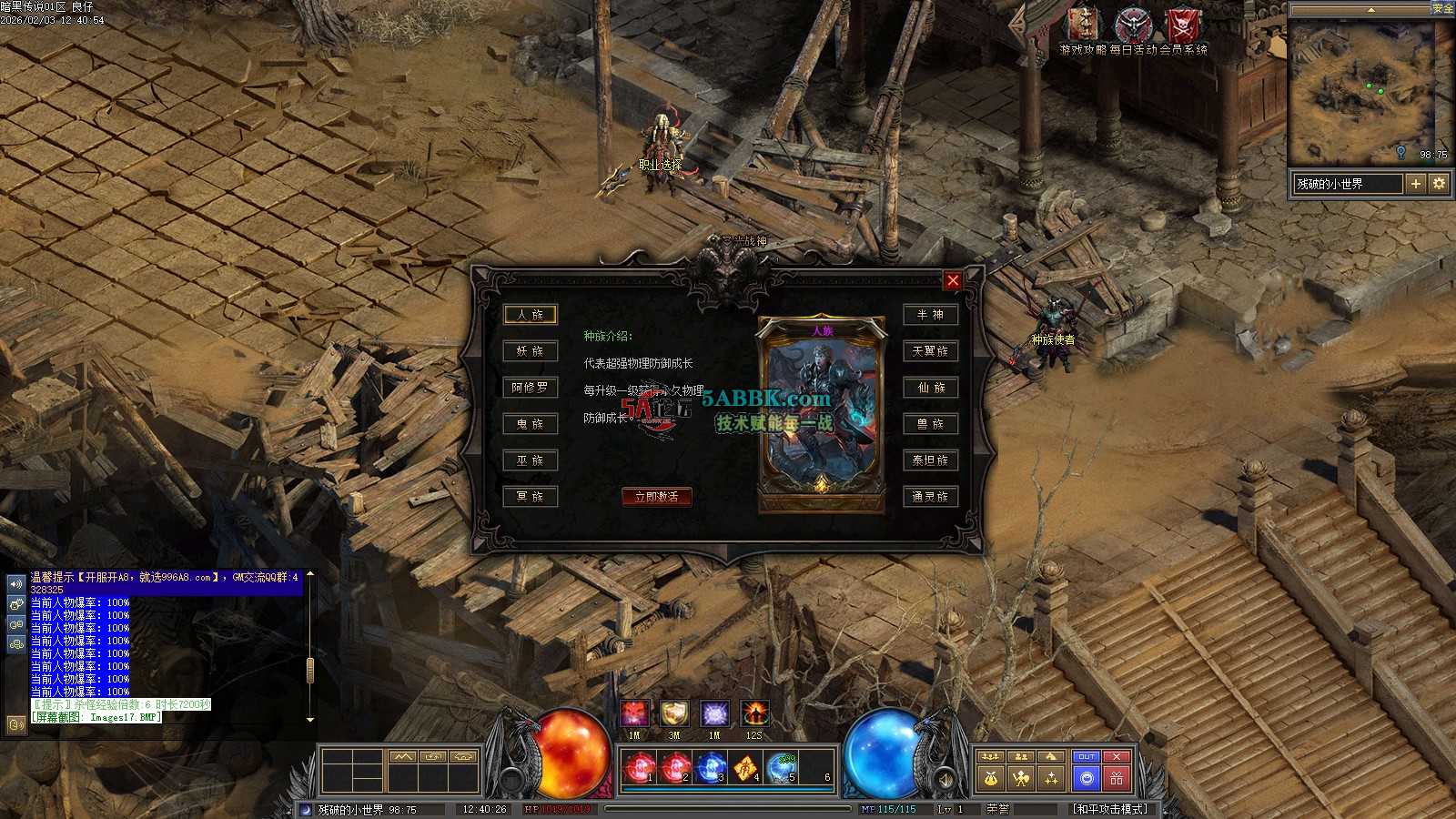Use the skill in hotbar slot 4
The height and width of the screenshot is (819, 1456).
(746, 769)
